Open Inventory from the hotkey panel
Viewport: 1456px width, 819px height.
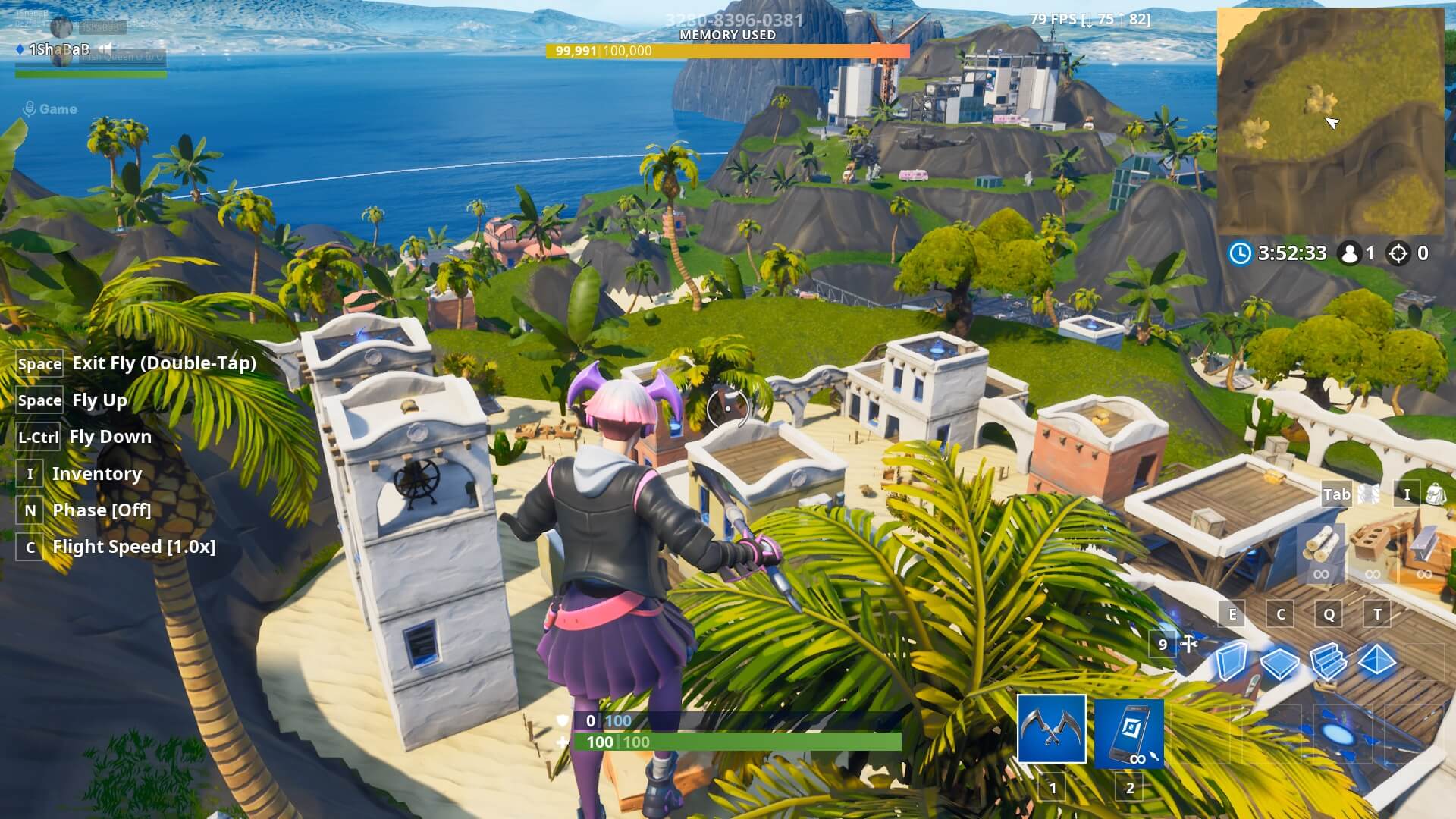(x=96, y=473)
